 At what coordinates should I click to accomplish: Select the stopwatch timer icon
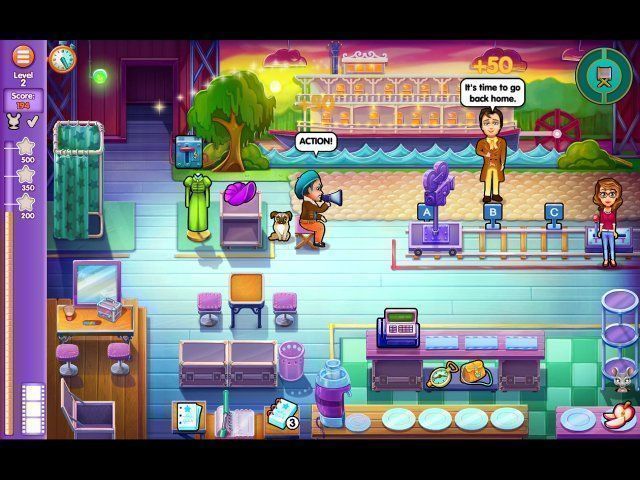click(x=62, y=59)
